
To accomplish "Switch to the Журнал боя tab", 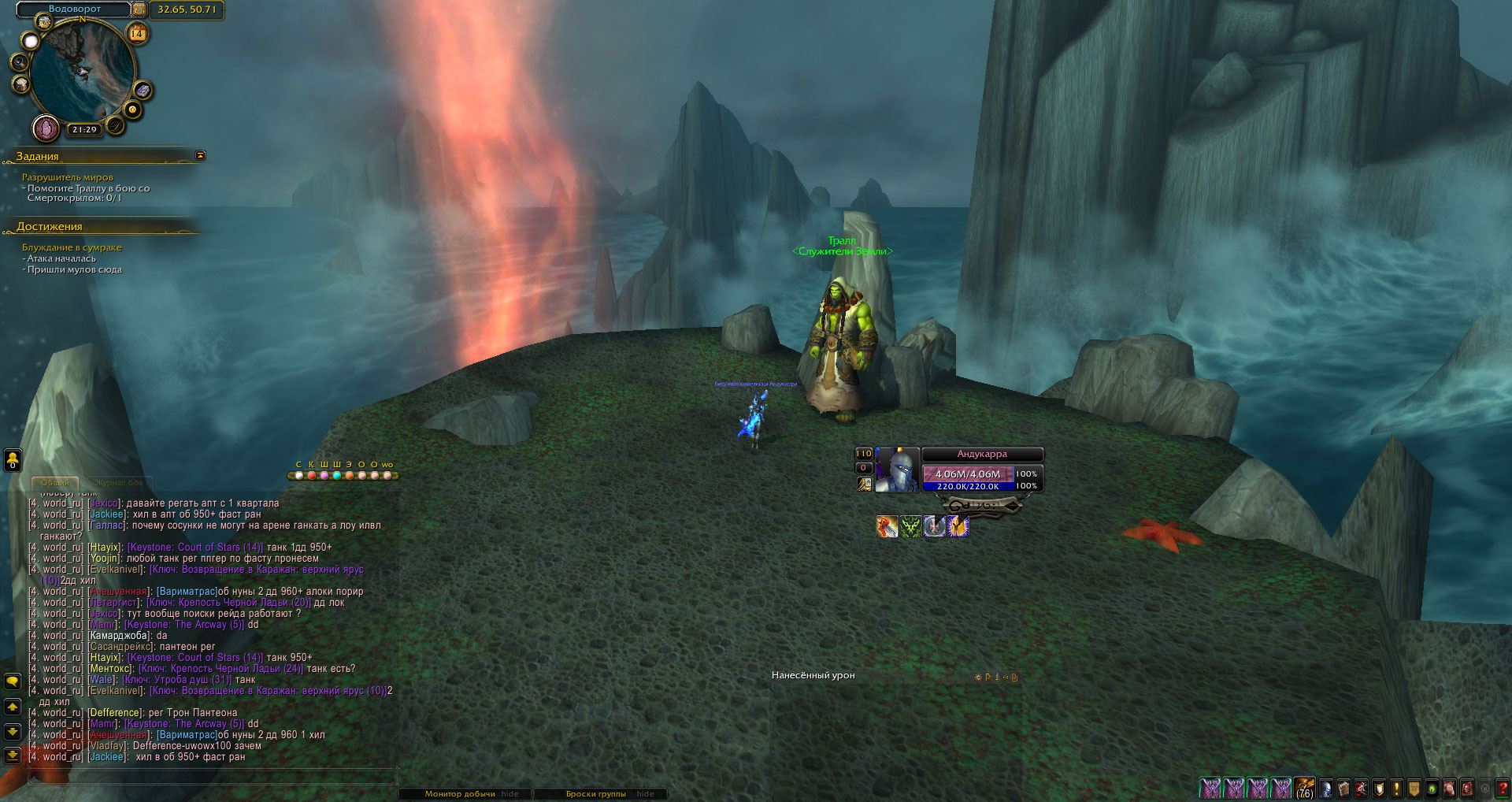I will click(119, 482).
